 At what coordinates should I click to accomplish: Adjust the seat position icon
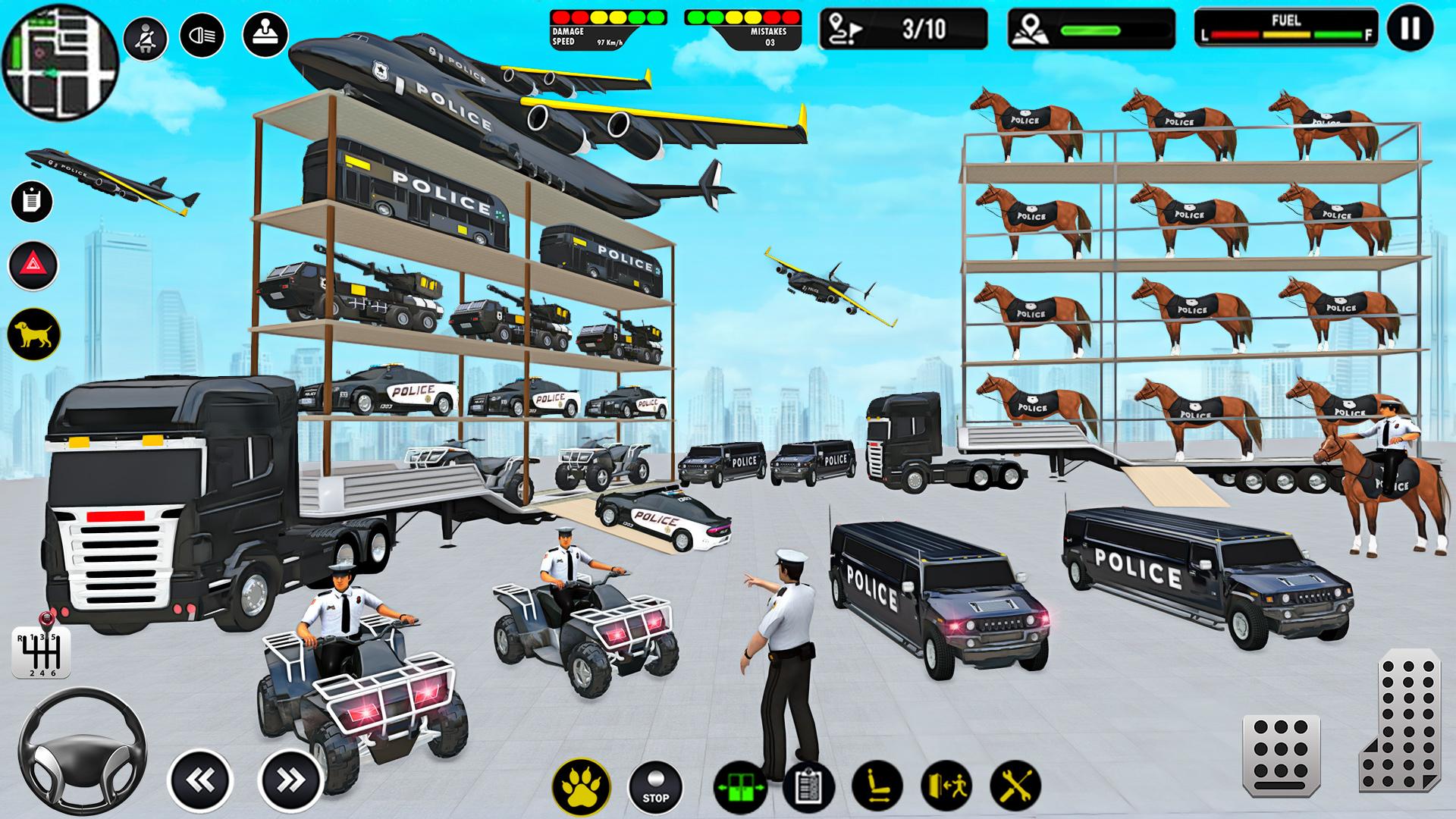click(x=877, y=788)
